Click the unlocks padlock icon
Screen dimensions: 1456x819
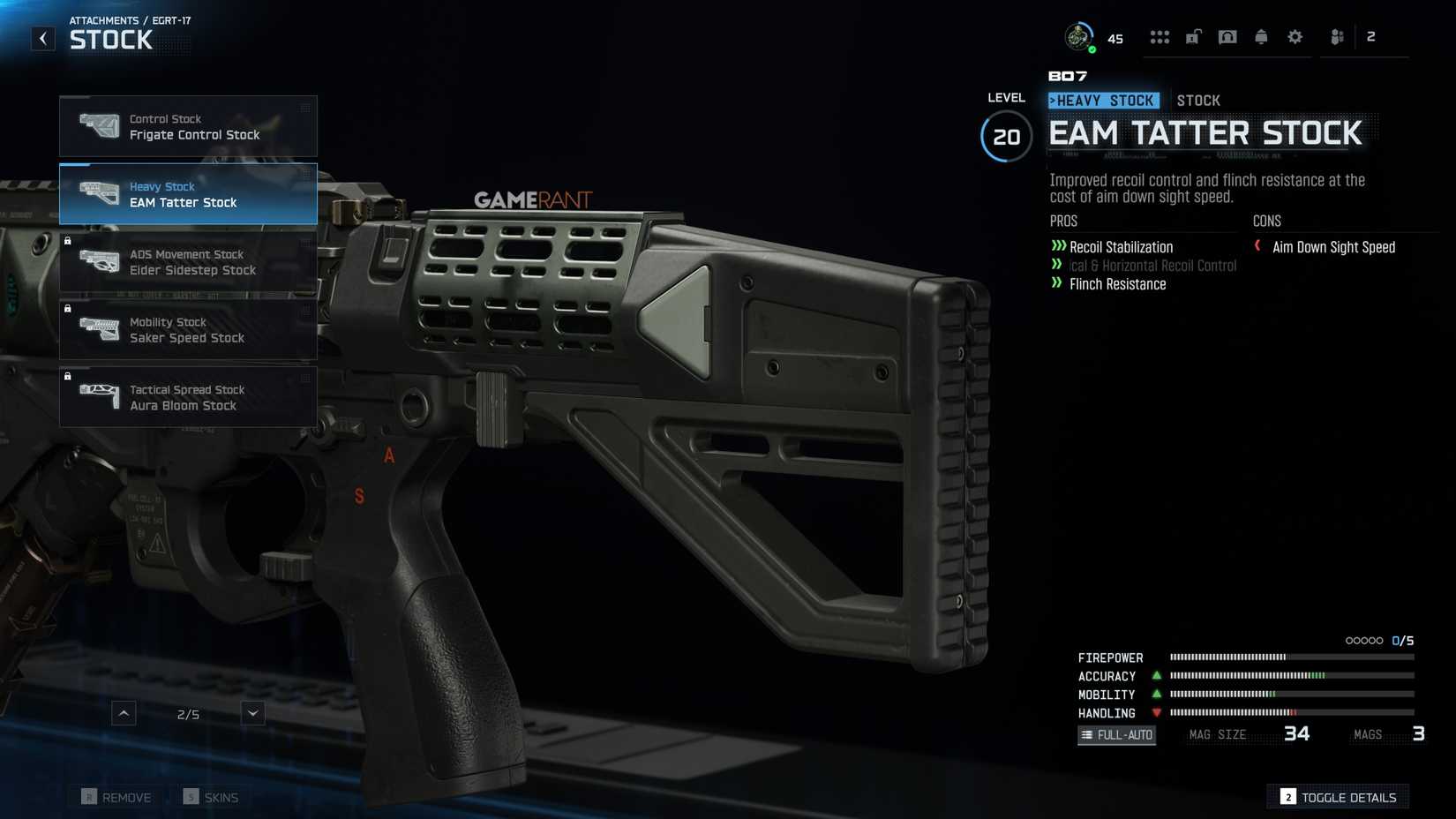[1193, 36]
